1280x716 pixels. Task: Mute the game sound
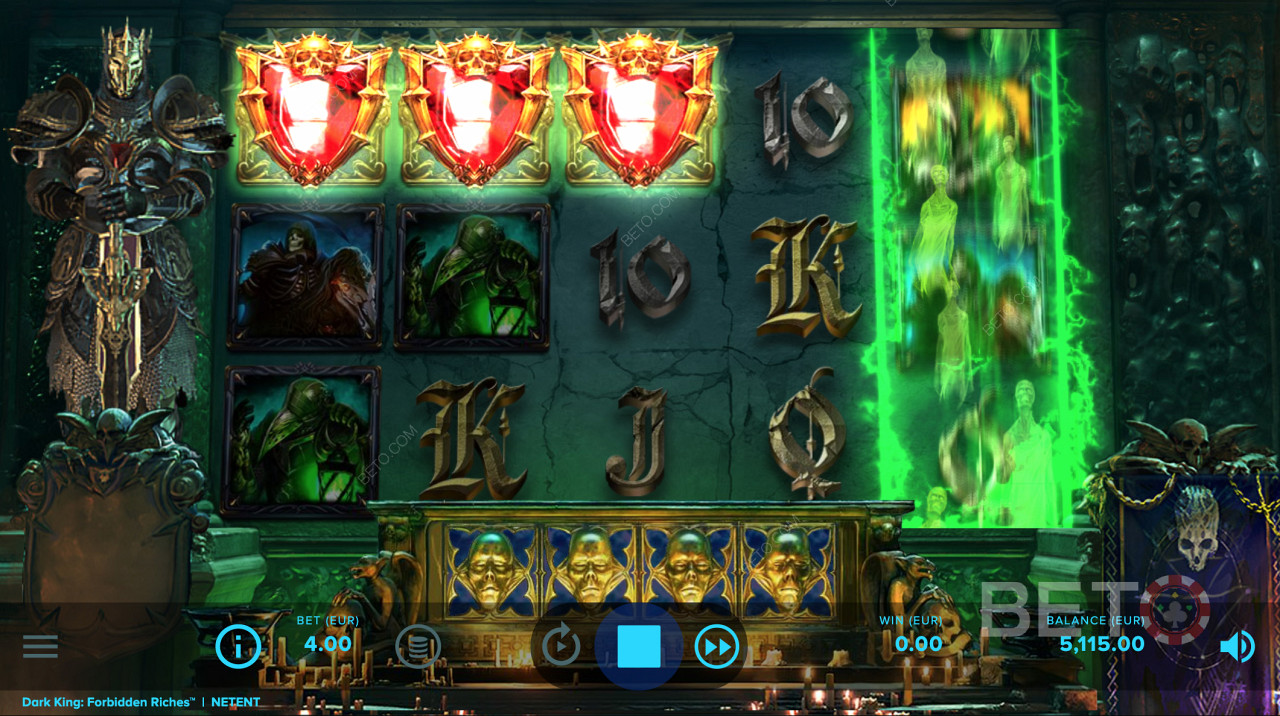coord(1237,646)
